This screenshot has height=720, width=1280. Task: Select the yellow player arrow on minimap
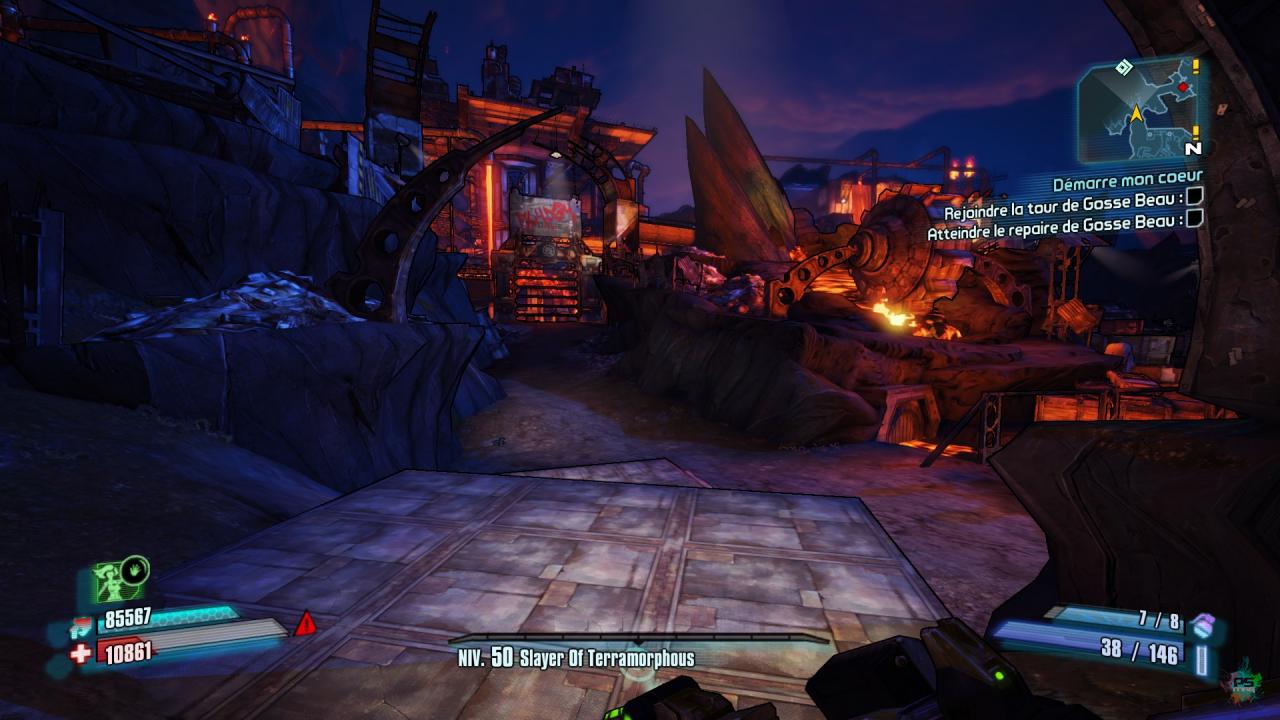pyautogui.click(x=1136, y=114)
